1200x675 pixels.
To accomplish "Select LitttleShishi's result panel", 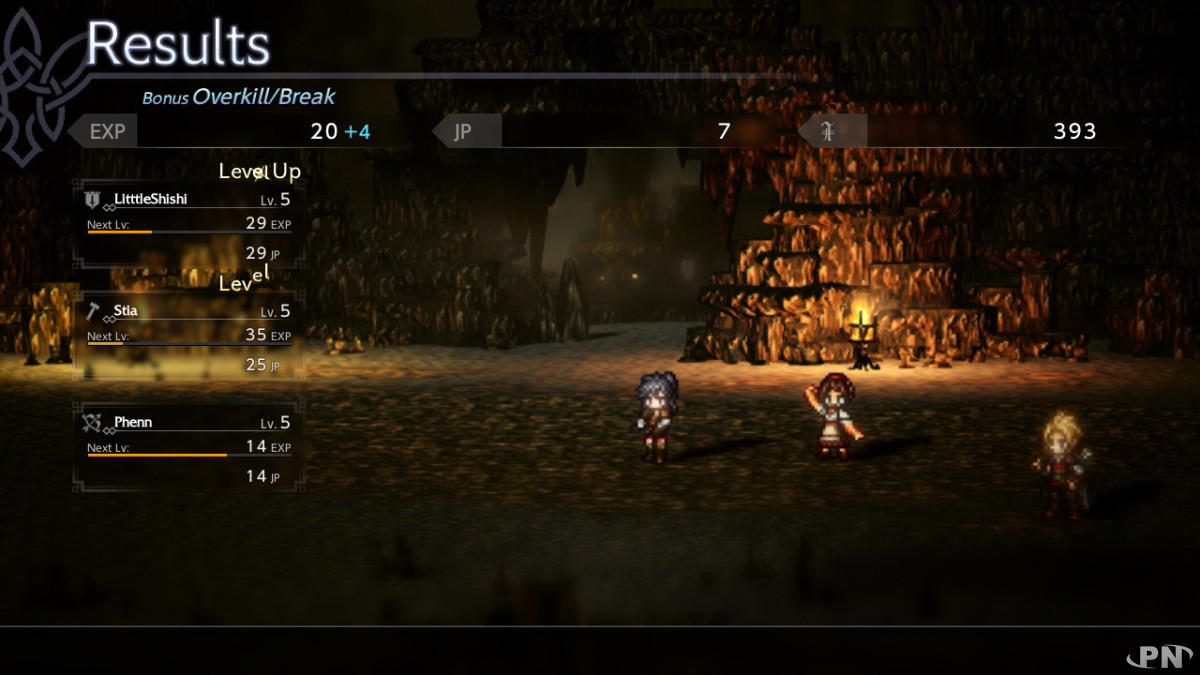I will 188,225.
